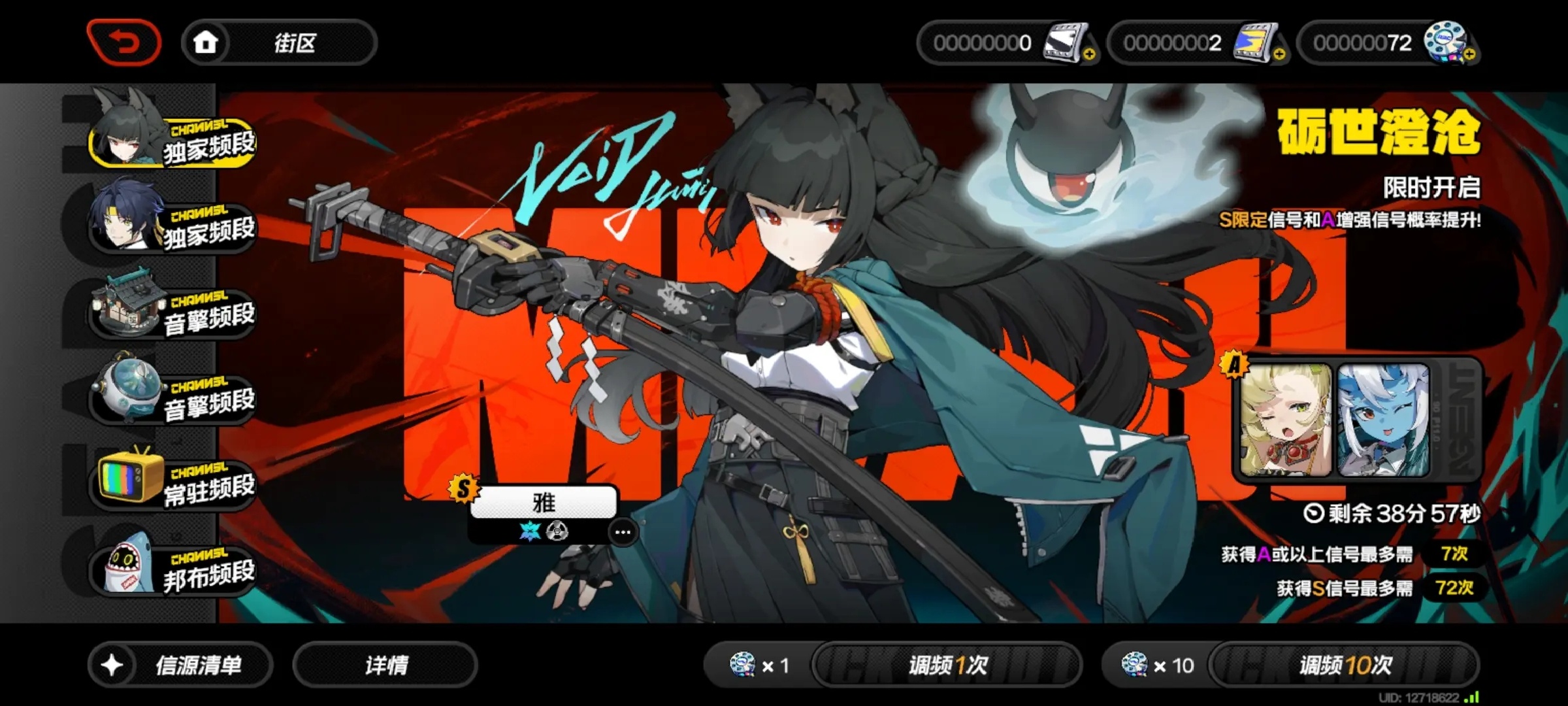
Task: Add more Polychrome currency (count 72)
Action: click(1469, 55)
